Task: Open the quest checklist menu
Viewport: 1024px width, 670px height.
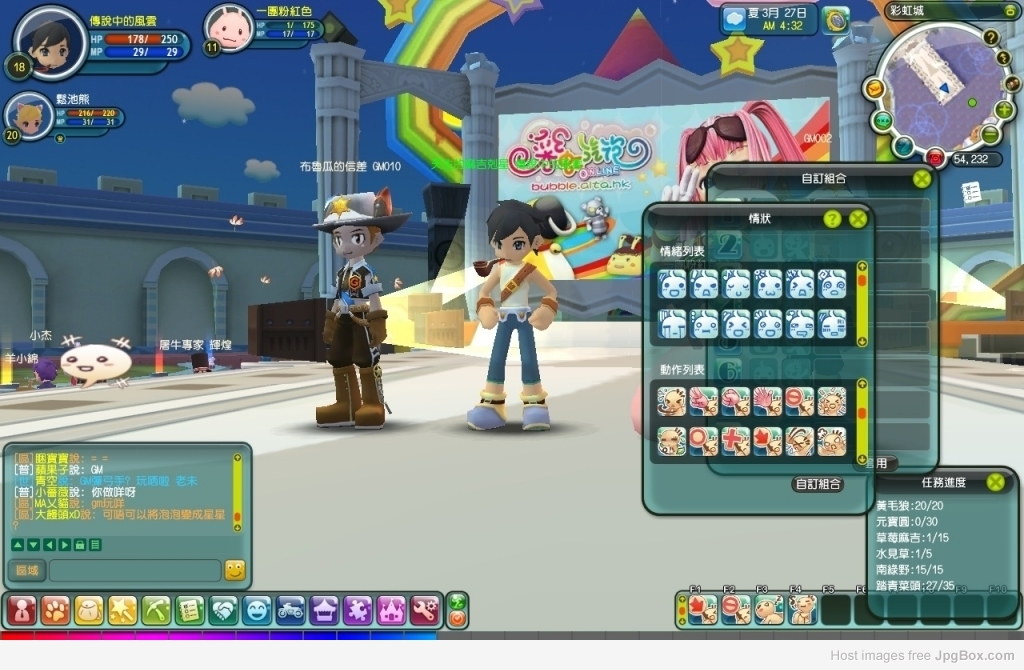Action: pyautogui.click(x=190, y=609)
